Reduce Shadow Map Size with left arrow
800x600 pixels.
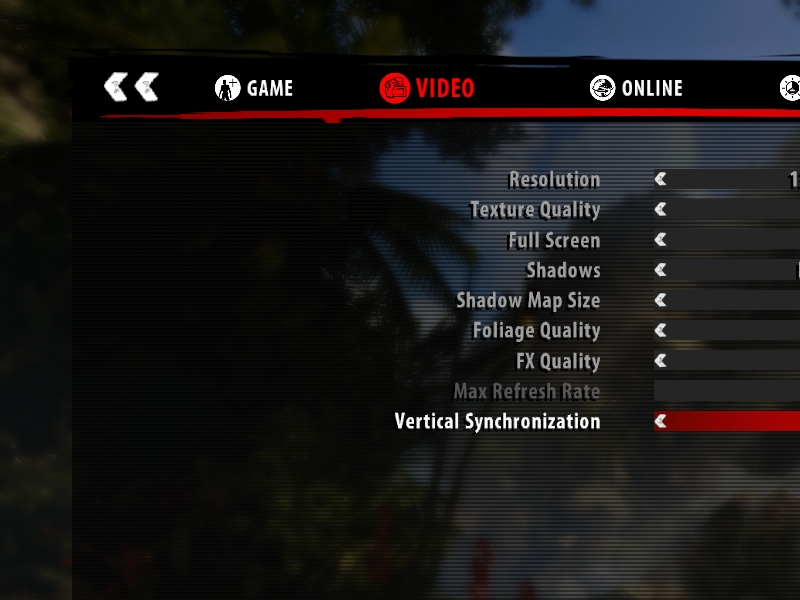pos(660,300)
